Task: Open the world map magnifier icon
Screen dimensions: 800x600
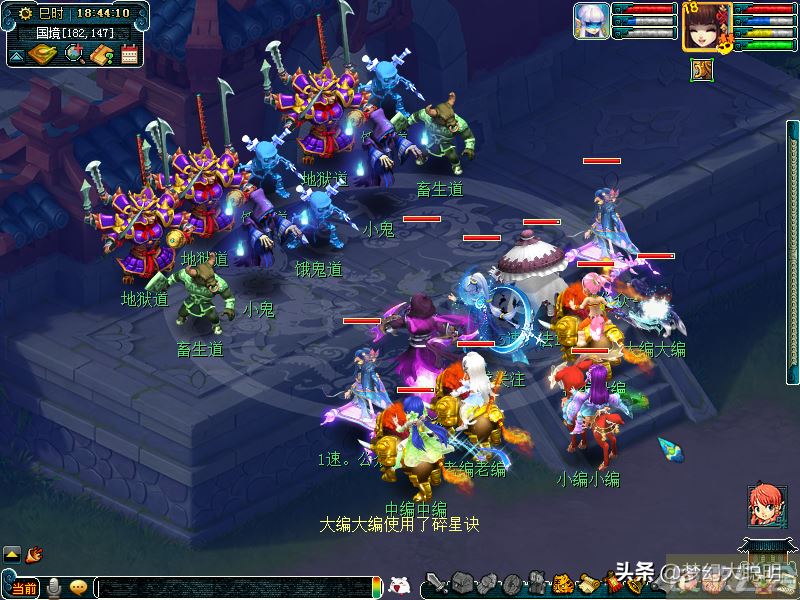Action: point(73,54)
